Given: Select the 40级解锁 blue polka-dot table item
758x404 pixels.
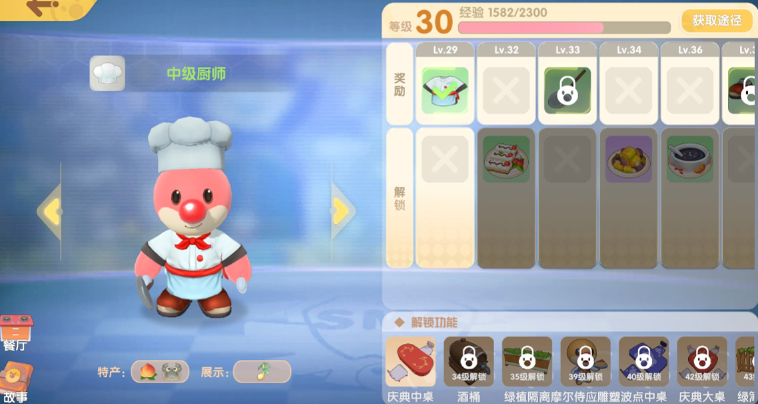Looking at the screenshot, I should click(x=643, y=361).
